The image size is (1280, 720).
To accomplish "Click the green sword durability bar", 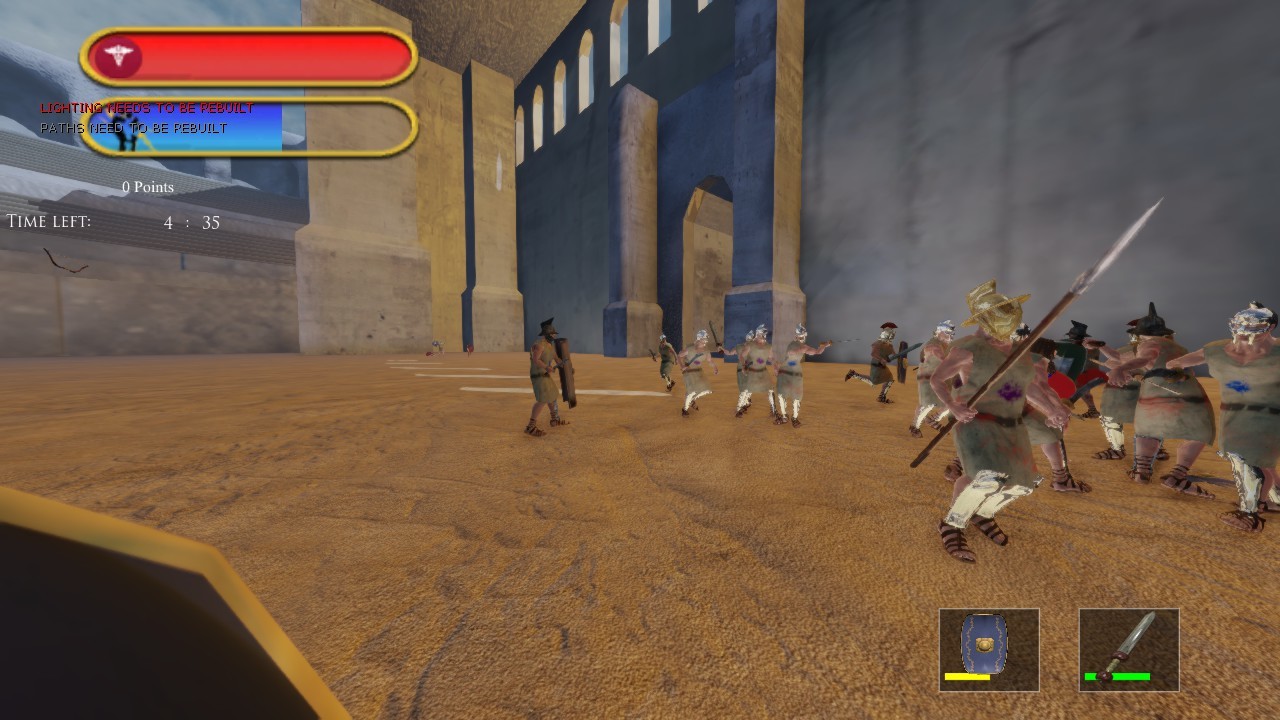I will coord(1119,676).
